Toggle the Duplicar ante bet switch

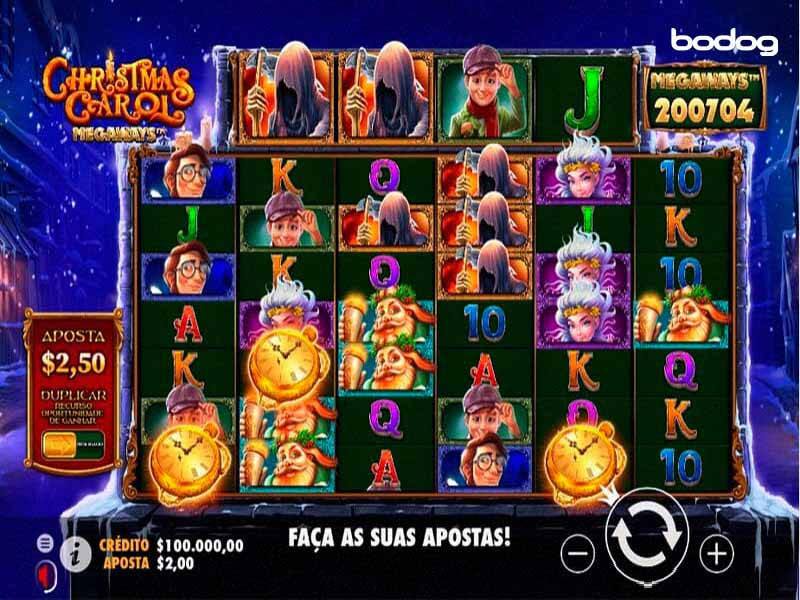tap(60, 446)
